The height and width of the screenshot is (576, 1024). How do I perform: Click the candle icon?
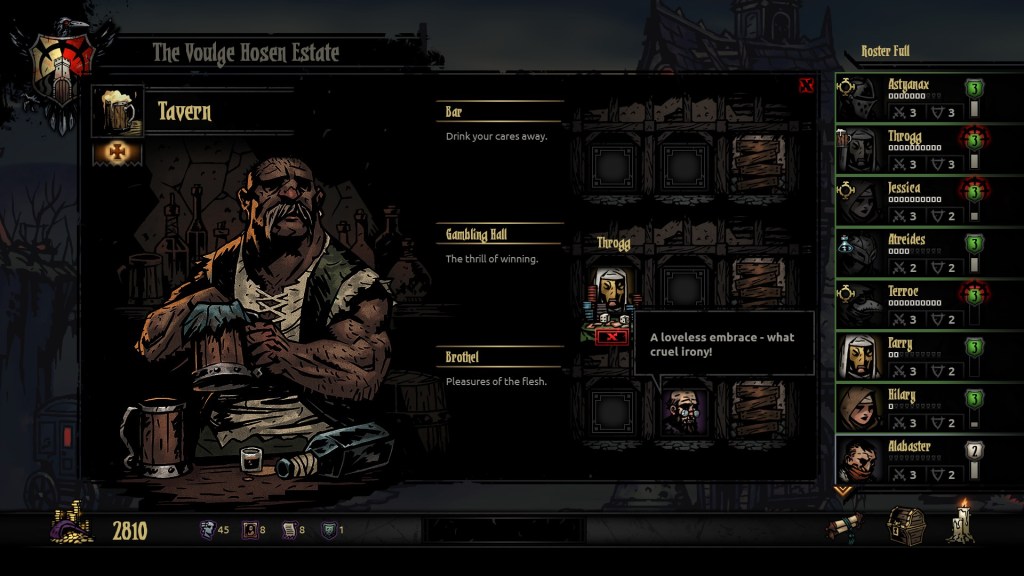tap(962, 523)
